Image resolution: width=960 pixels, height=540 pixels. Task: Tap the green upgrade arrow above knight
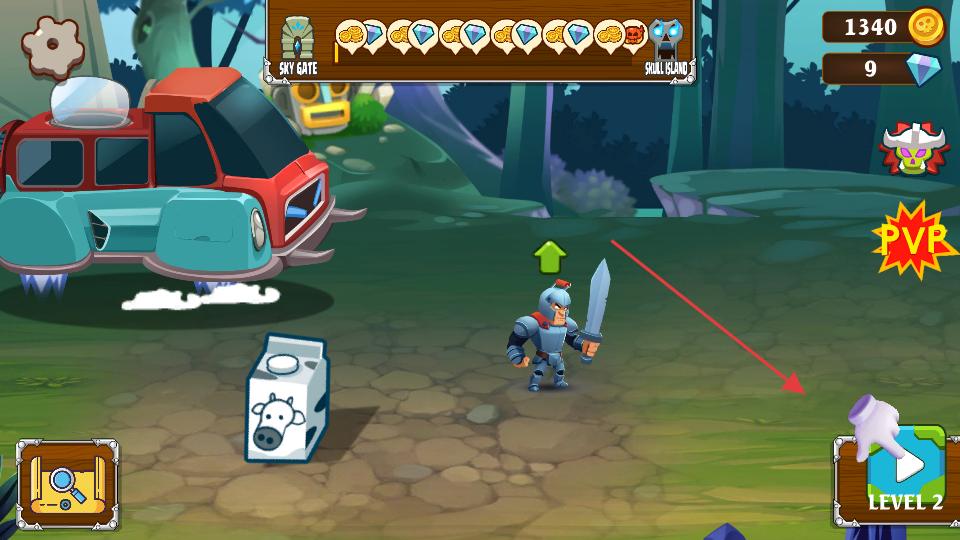(549, 257)
